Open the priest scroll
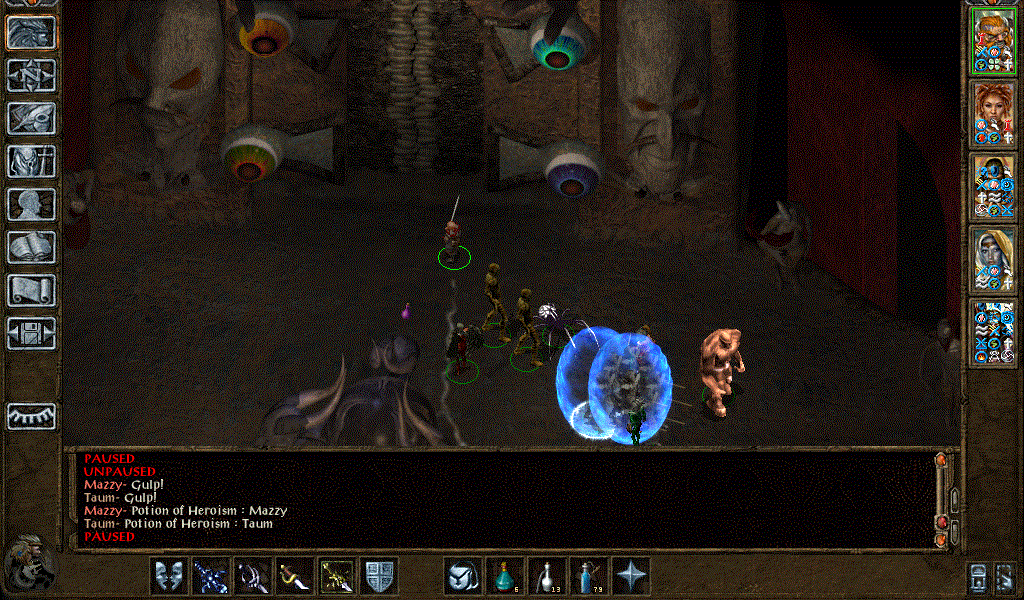This screenshot has width=1024, height=600. 32,290
